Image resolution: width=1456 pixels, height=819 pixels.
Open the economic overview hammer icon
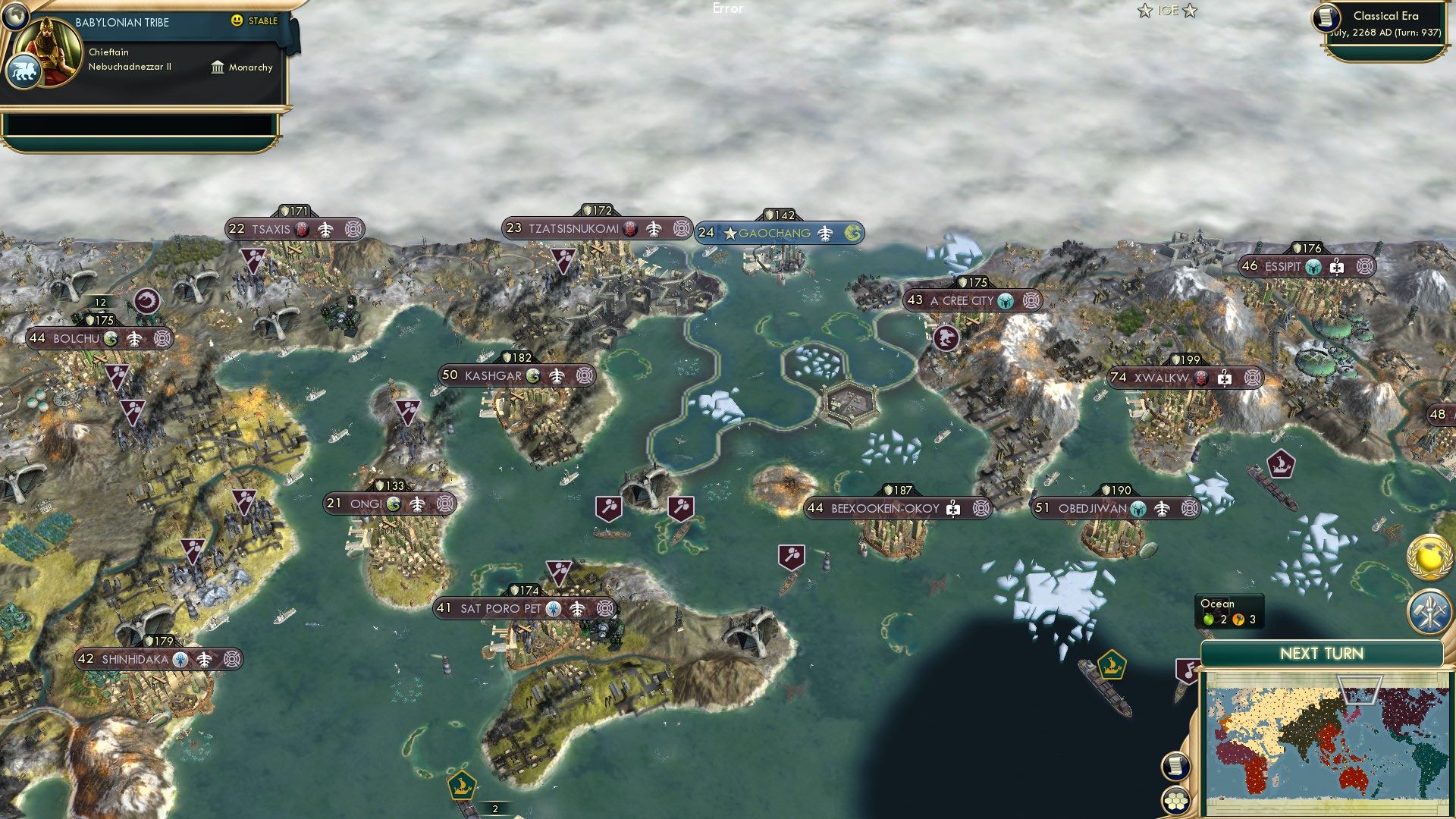tap(1431, 613)
